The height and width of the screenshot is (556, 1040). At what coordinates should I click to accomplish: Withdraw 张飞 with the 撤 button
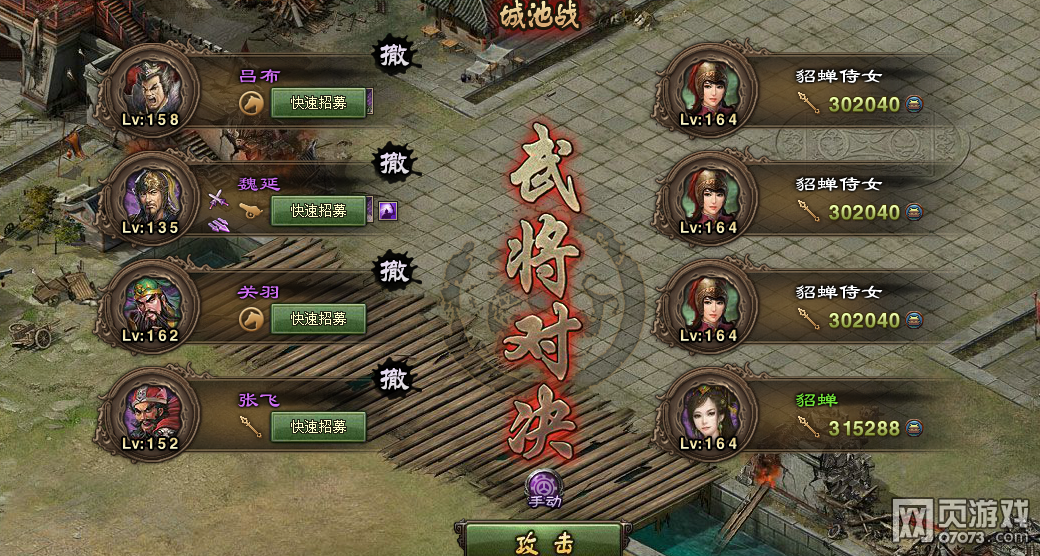[395, 378]
